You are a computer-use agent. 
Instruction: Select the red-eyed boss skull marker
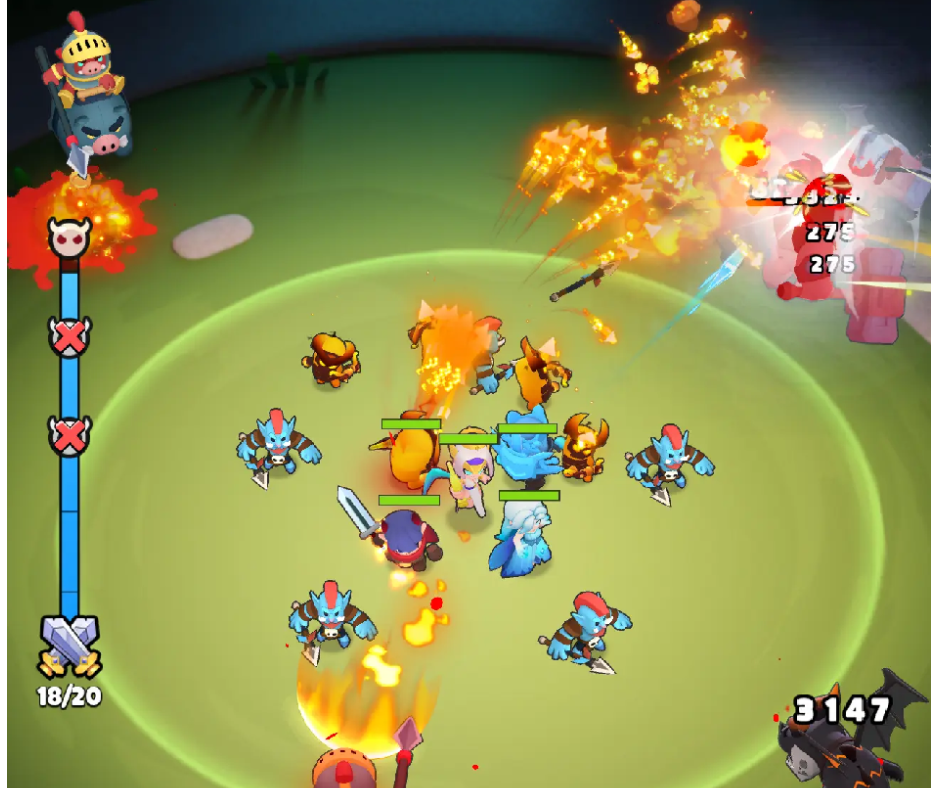tap(69, 237)
